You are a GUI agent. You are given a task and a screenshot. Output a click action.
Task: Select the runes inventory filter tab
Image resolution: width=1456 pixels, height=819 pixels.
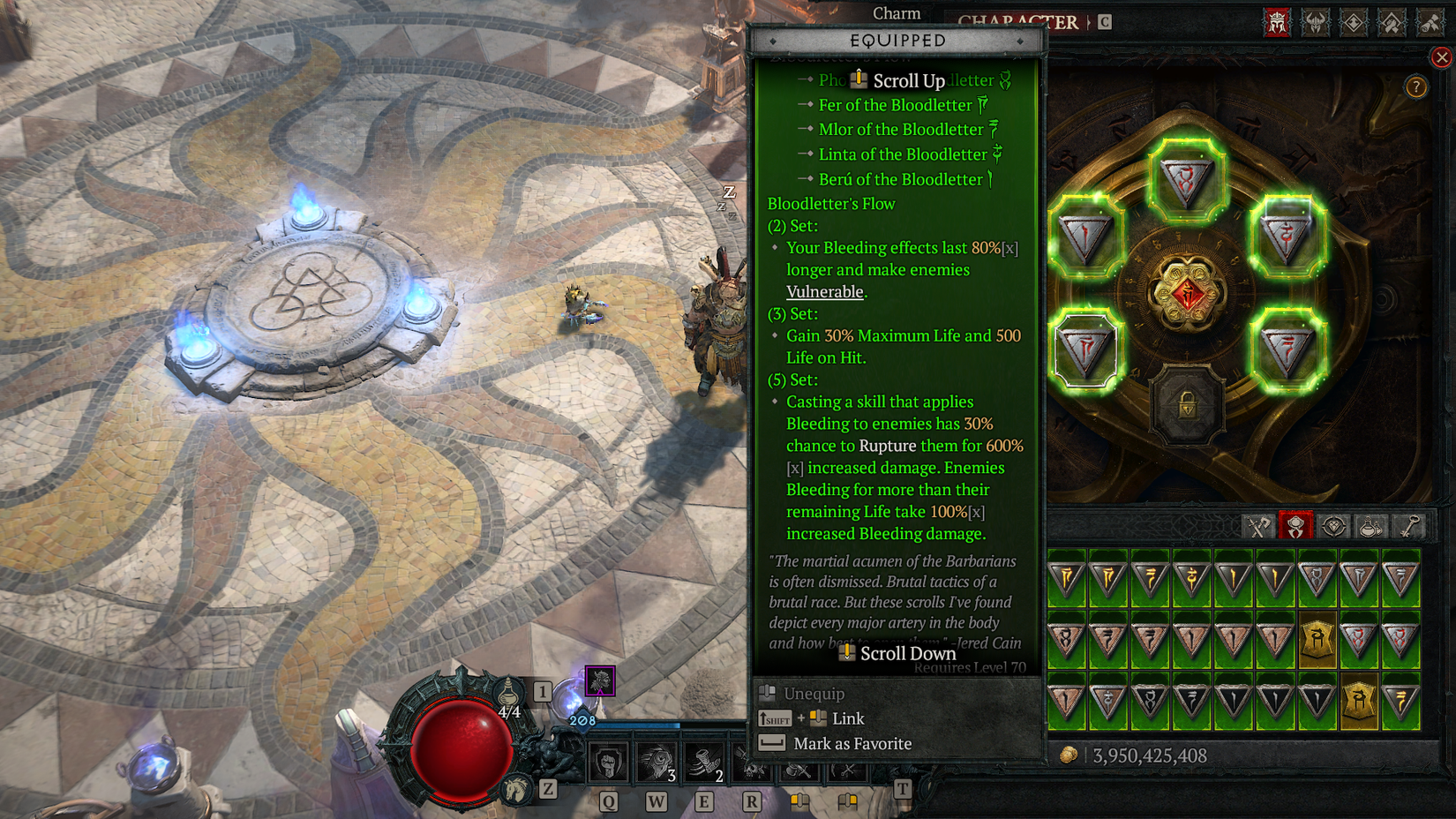(x=1295, y=526)
